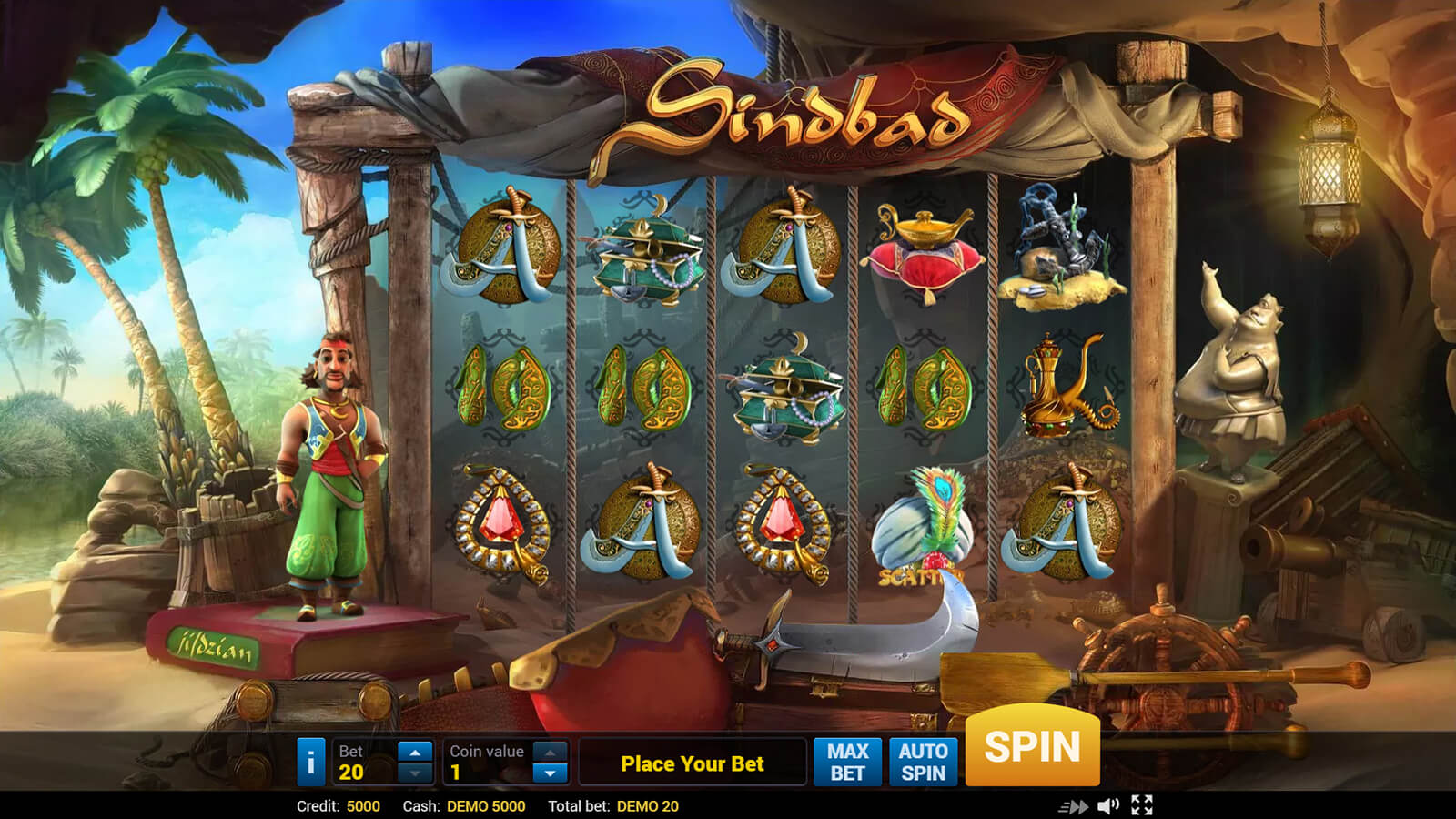Set the MAX BET

[x=847, y=762]
